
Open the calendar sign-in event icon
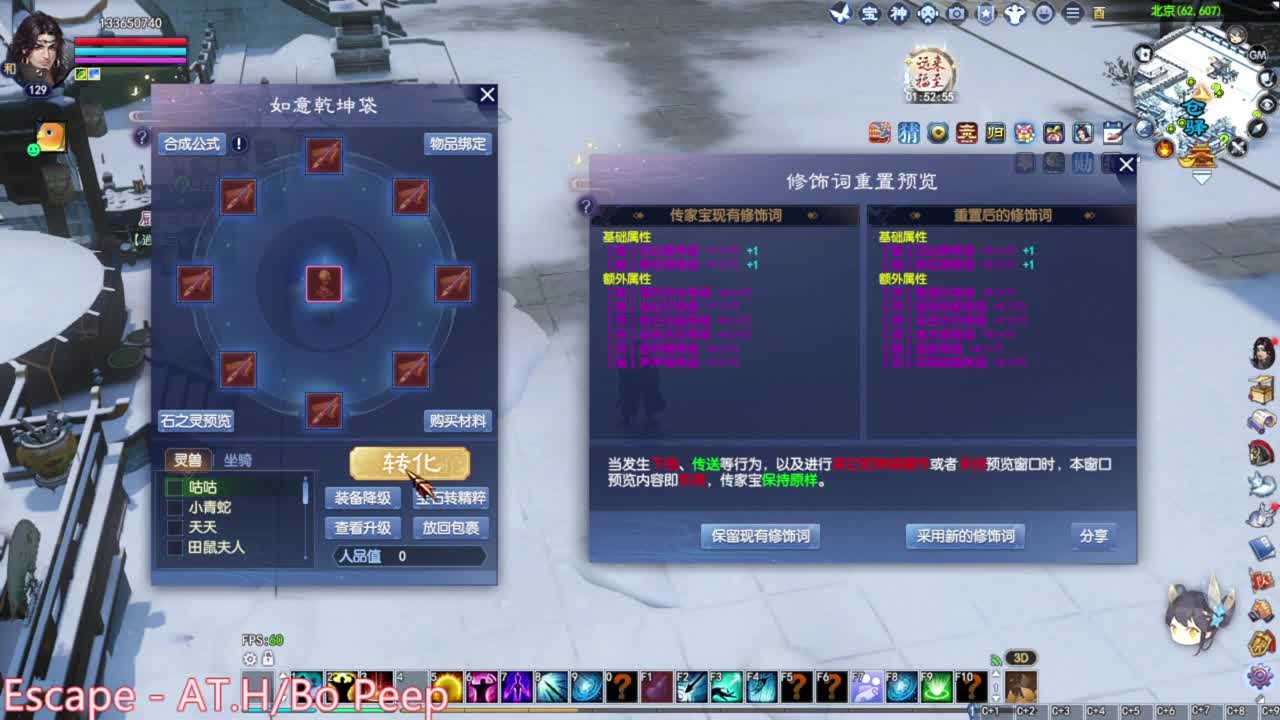pyautogui.click(x=1111, y=133)
